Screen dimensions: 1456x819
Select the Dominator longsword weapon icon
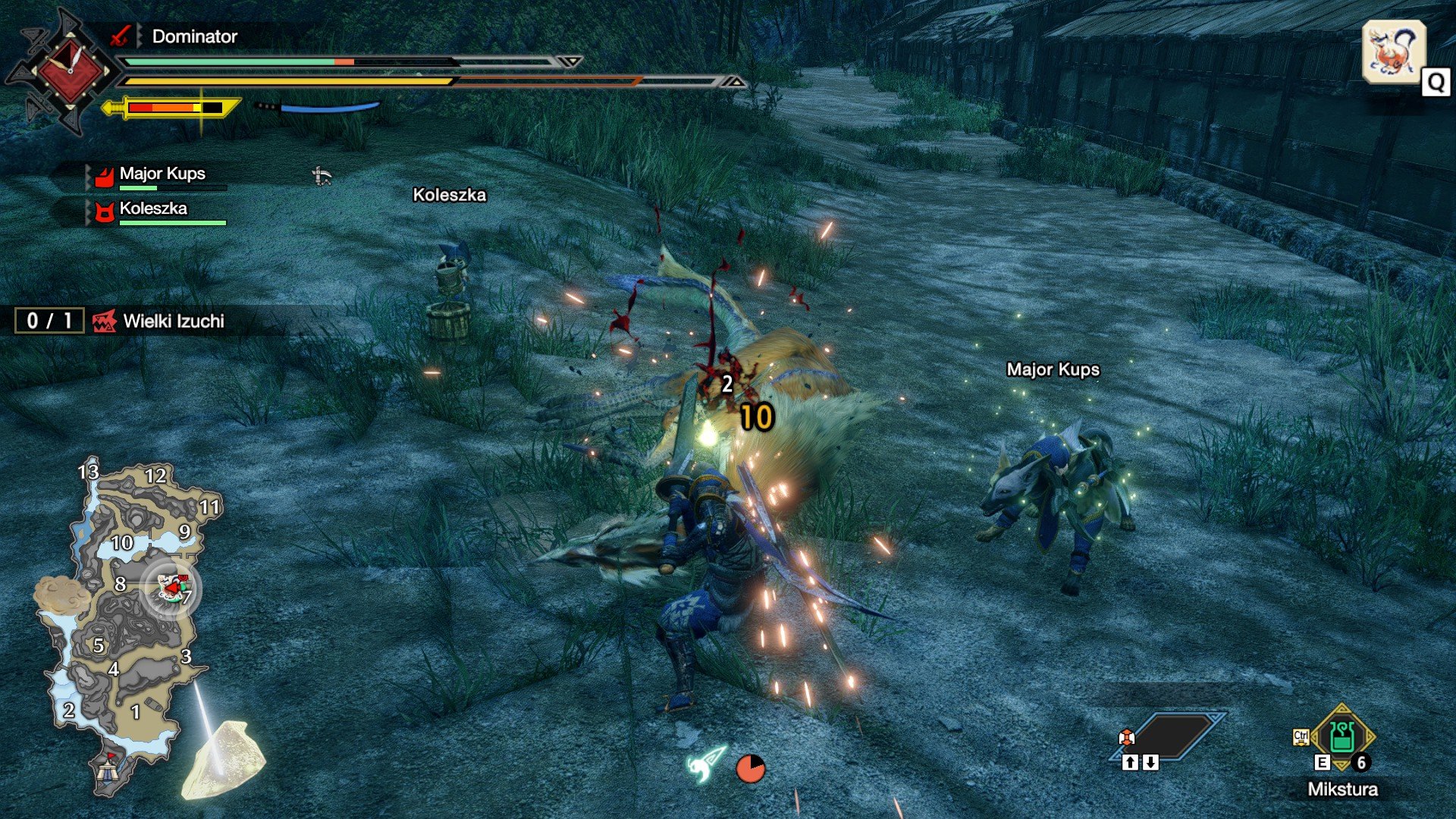tap(121, 35)
